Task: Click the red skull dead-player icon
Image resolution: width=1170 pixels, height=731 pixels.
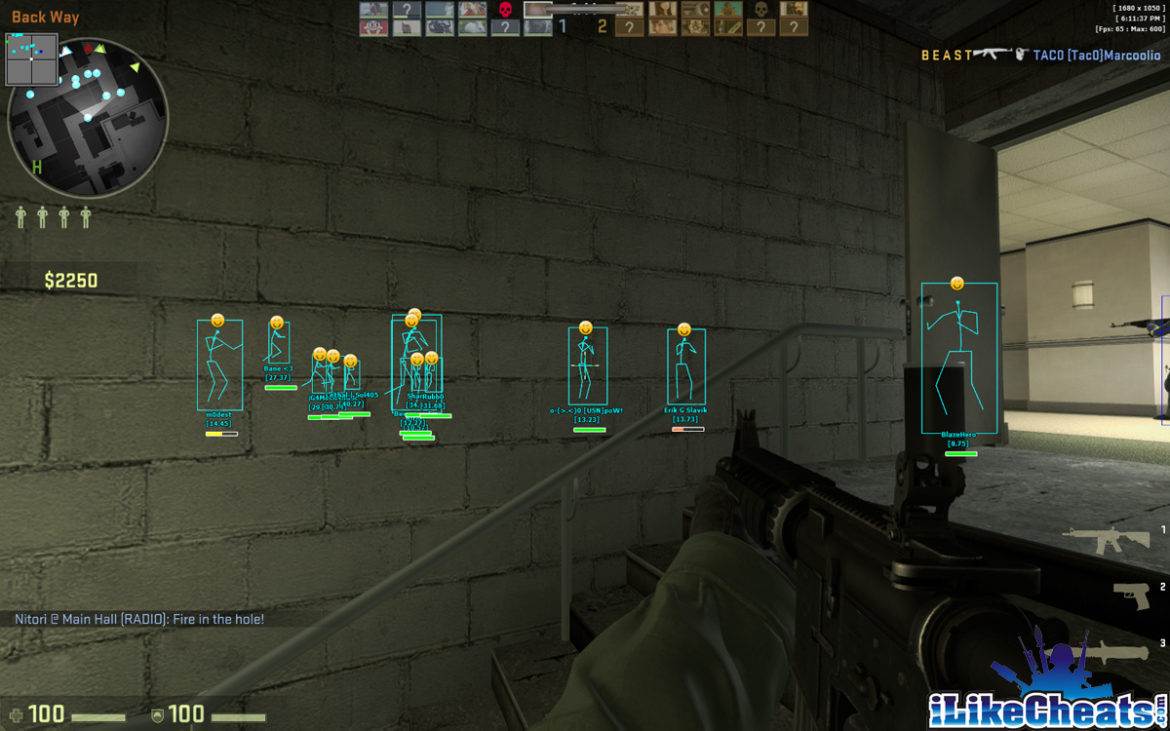Action: coord(506,10)
